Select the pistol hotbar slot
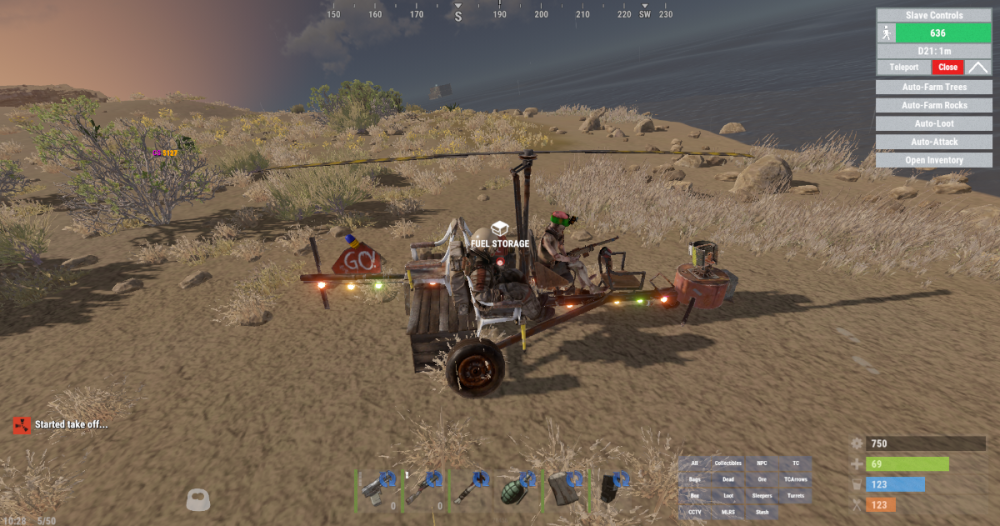The height and width of the screenshot is (526, 1000). tap(378, 488)
